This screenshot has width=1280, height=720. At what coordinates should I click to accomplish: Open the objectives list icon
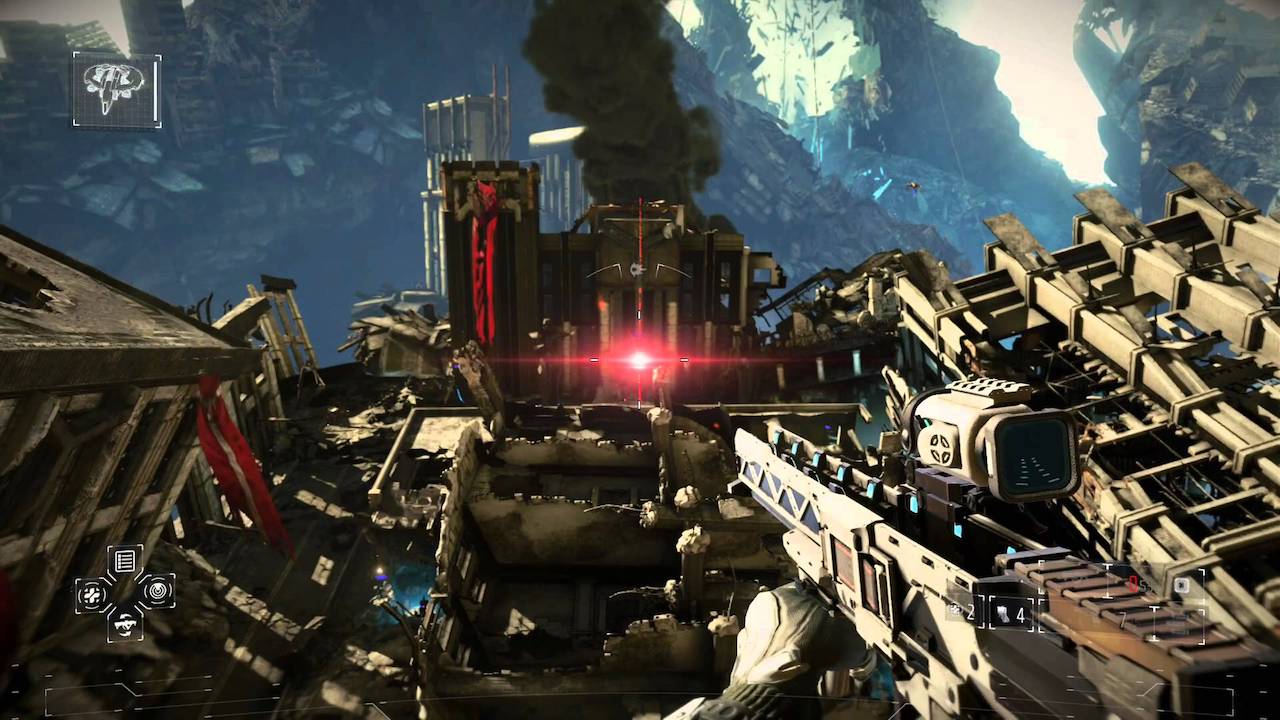tap(125, 560)
